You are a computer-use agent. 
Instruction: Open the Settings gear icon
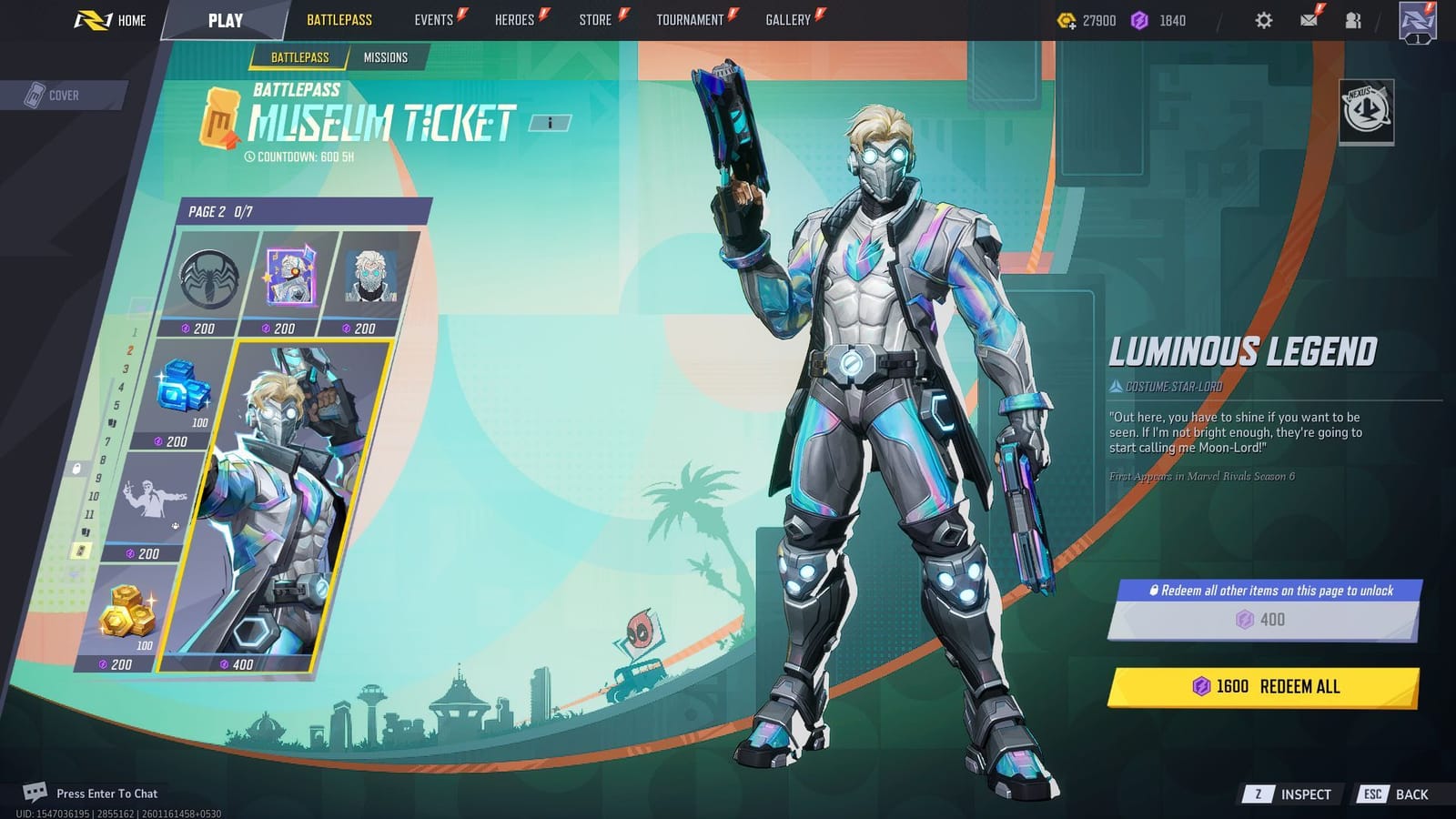pyautogui.click(x=1263, y=19)
